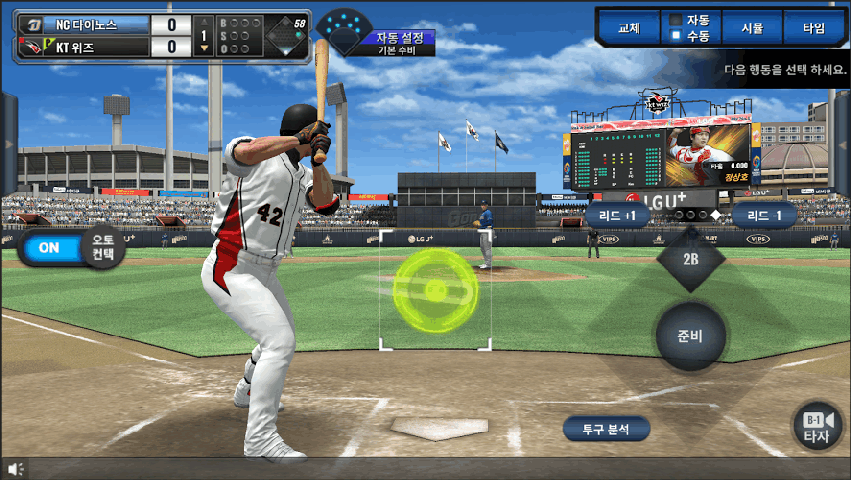Select the 시뮬 simulation button

coord(752,28)
